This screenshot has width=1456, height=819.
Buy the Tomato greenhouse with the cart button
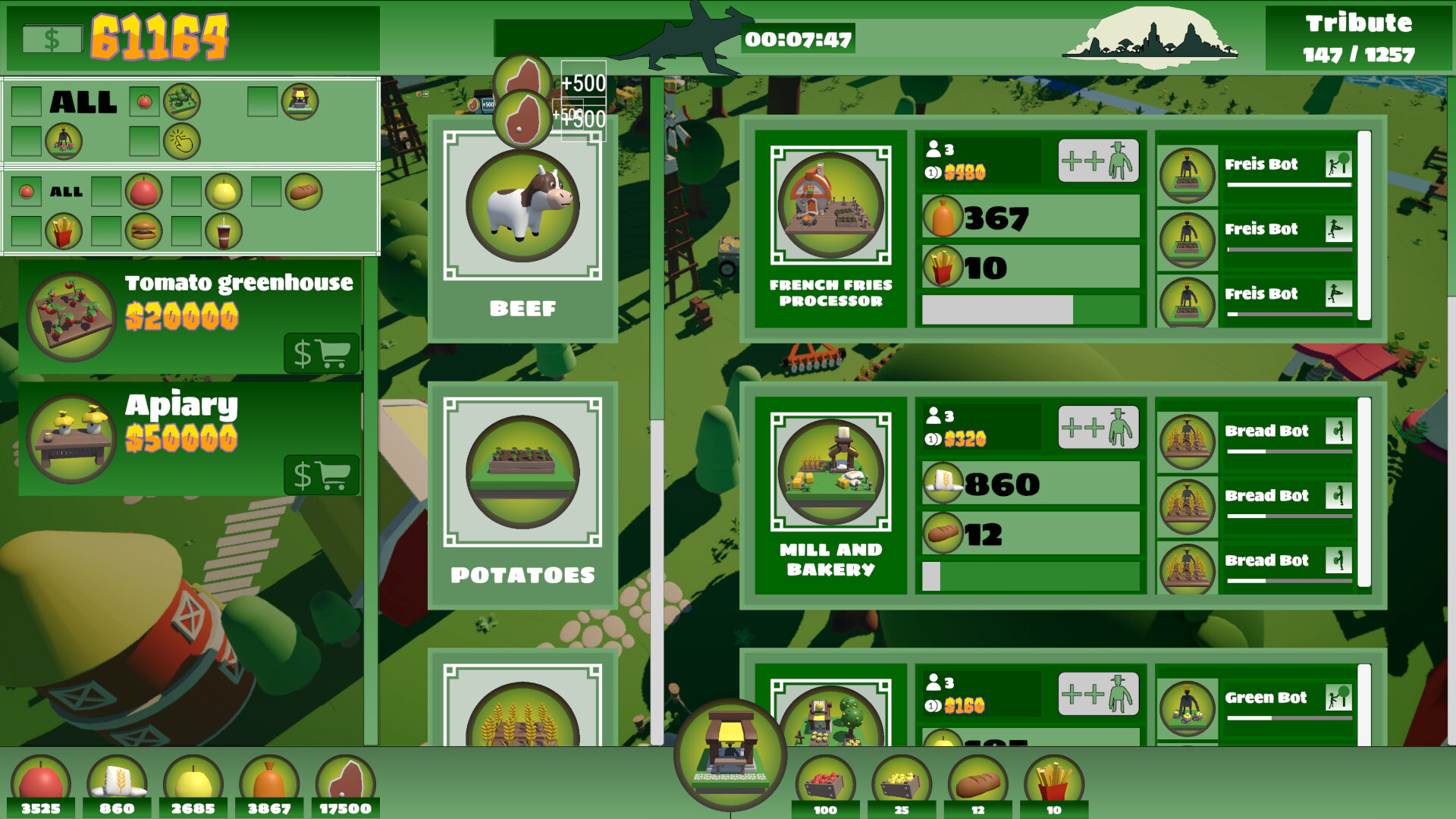(322, 351)
